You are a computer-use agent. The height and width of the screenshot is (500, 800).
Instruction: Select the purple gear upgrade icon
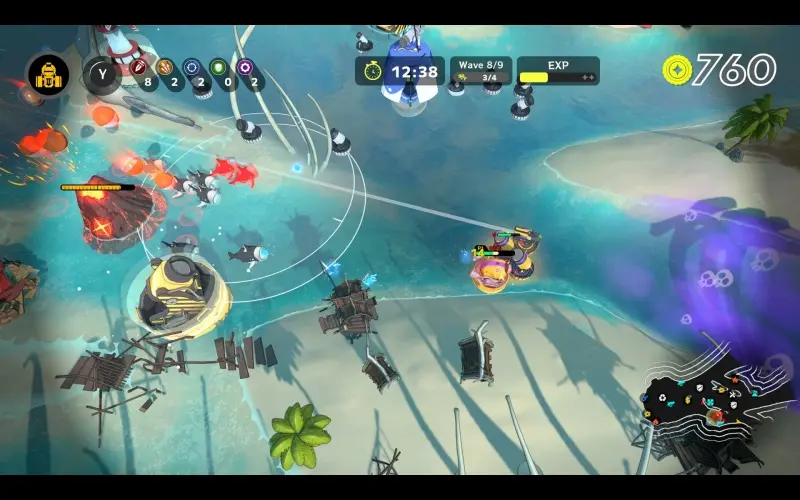click(244, 70)
